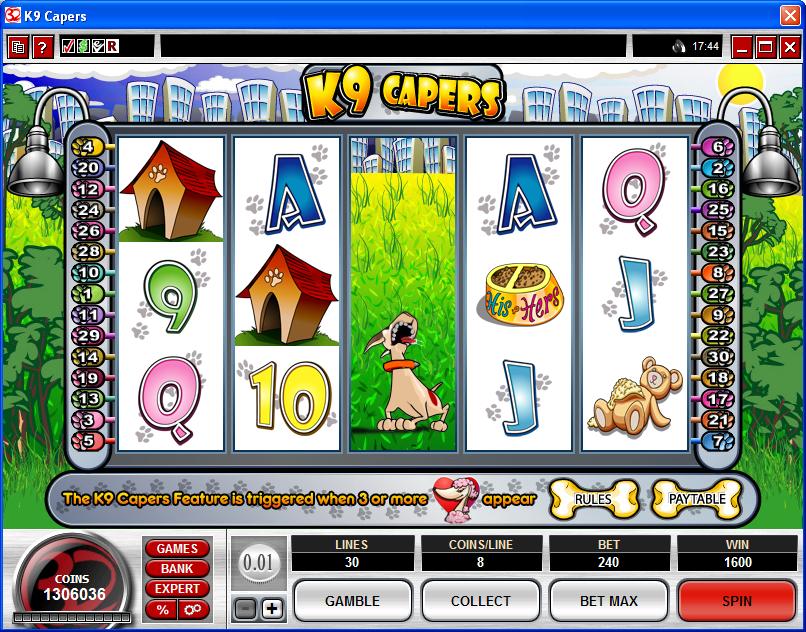
Task: Click the pages icon in top toolbar
Action: pos(18,46)
